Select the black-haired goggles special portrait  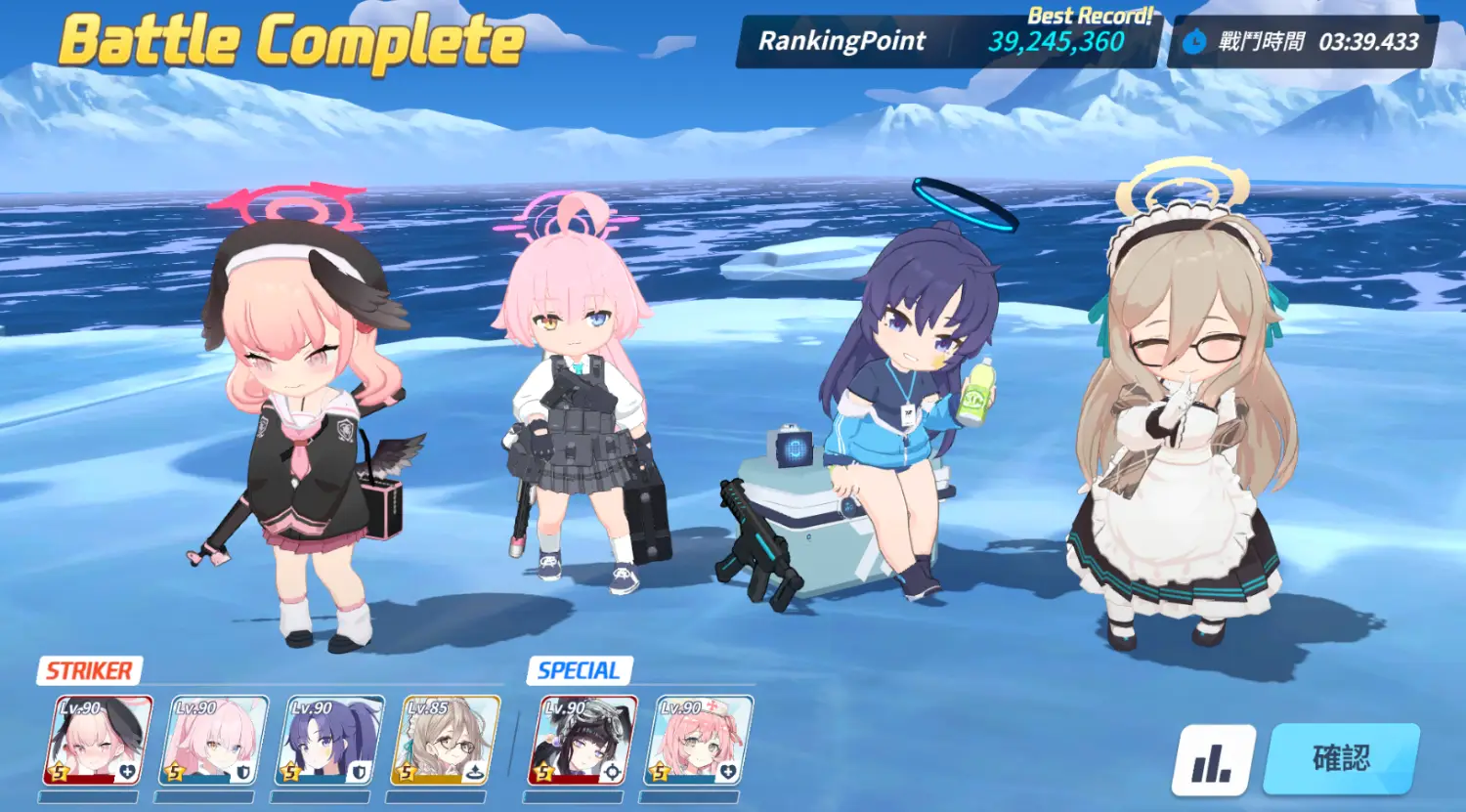(x=582, y=741)
